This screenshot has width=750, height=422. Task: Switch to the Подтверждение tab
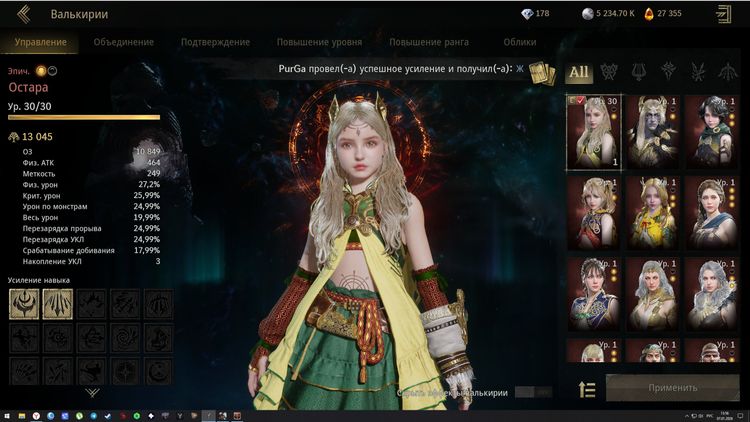coord(215,42)
